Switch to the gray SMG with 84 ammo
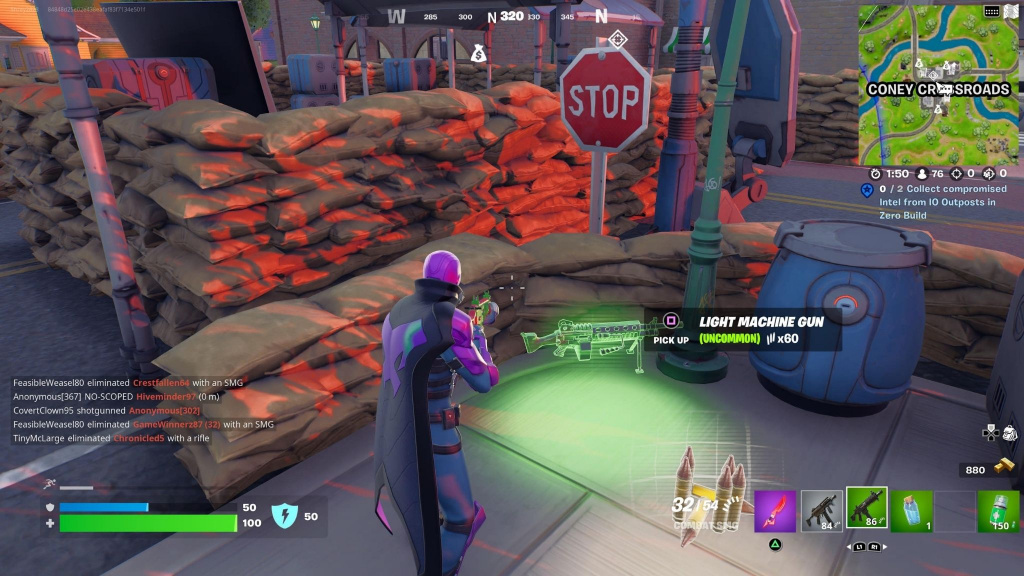1024x576 pixels. click(821, 511)
